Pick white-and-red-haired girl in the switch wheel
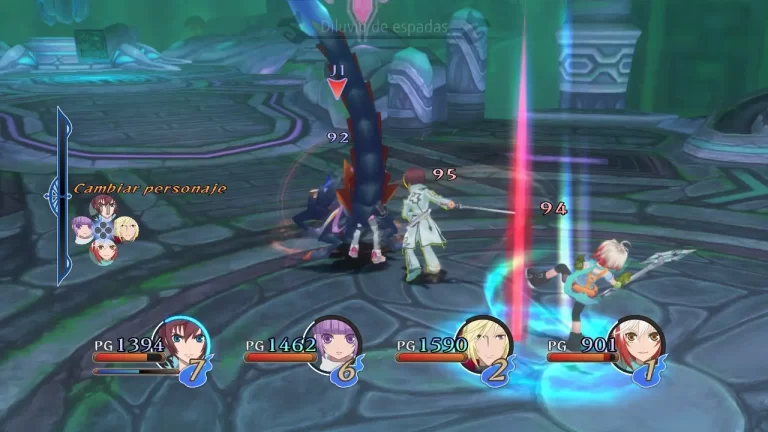768x432 pixels. (103, 250)
